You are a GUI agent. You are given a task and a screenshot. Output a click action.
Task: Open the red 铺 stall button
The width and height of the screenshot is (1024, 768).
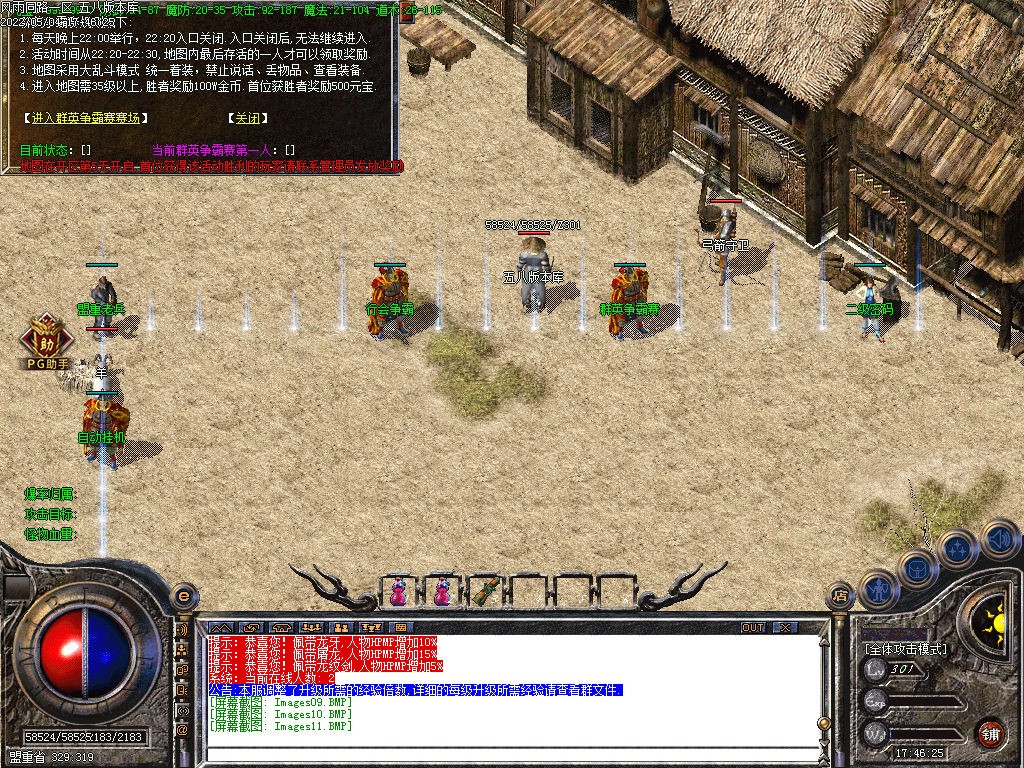pyautogui.click(x=989, y=731)
